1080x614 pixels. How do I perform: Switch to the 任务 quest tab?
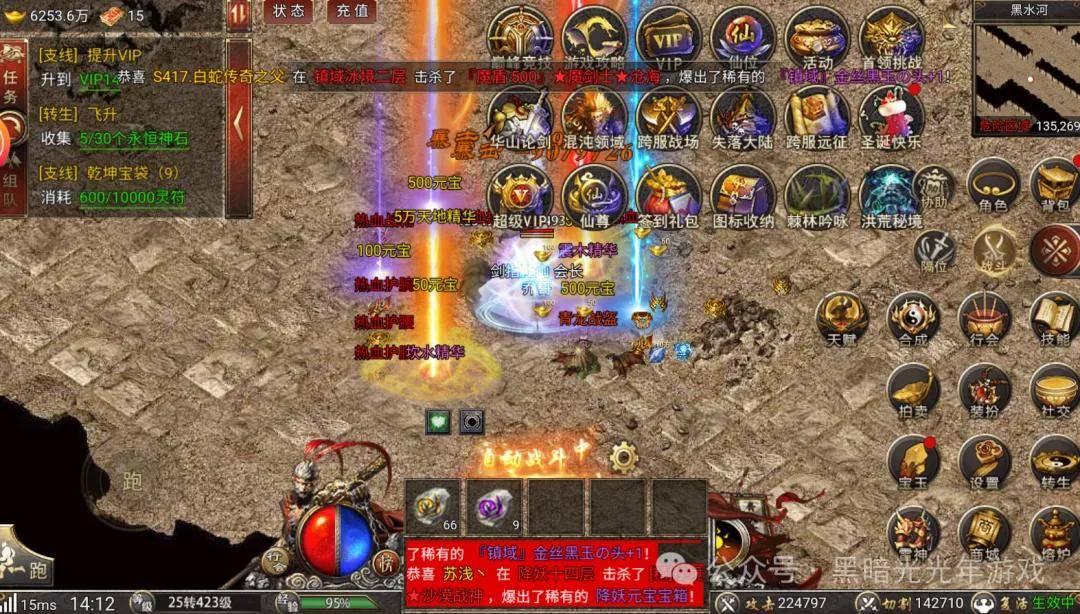(11, 87)
